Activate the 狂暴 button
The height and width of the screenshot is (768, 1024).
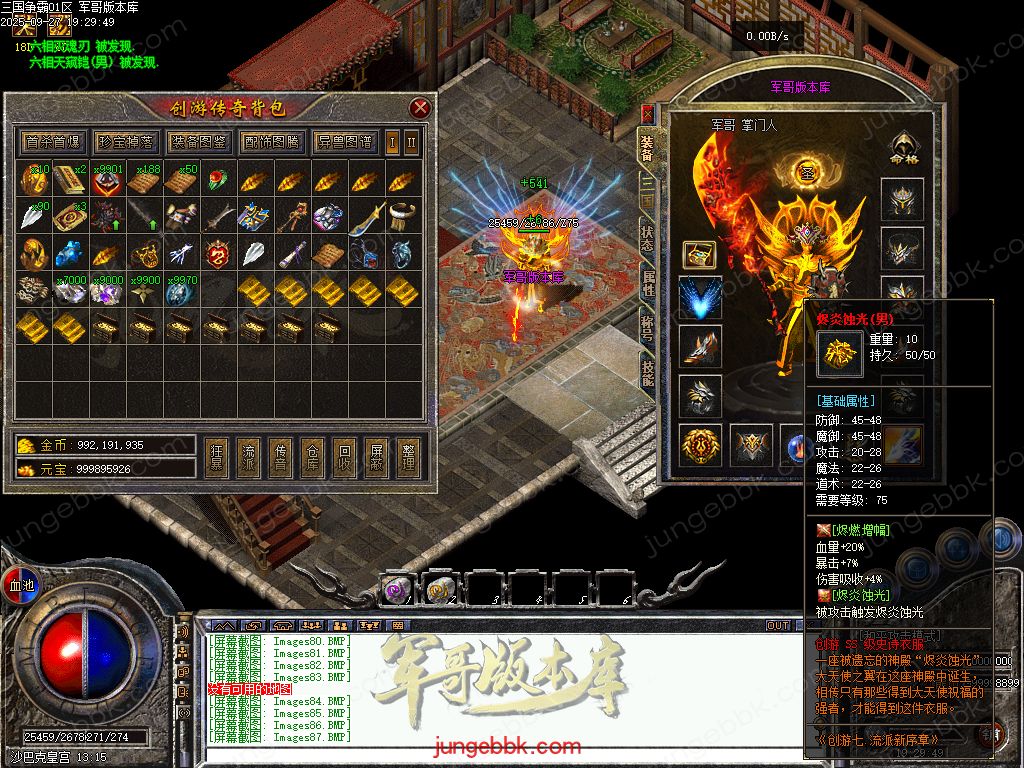point(215,458)
